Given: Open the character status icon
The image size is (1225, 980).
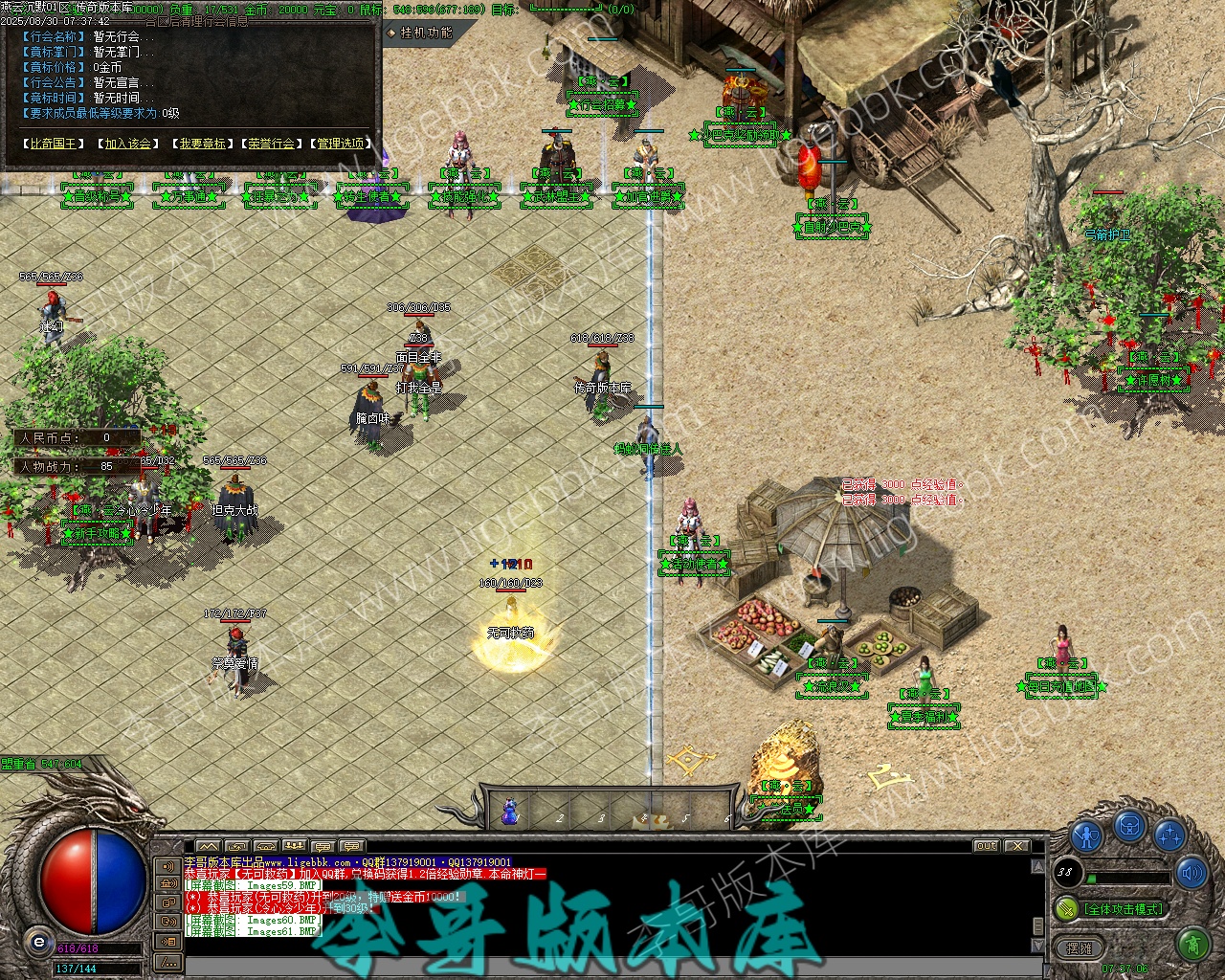Looking at the screenshot, I should (1087, 835).
